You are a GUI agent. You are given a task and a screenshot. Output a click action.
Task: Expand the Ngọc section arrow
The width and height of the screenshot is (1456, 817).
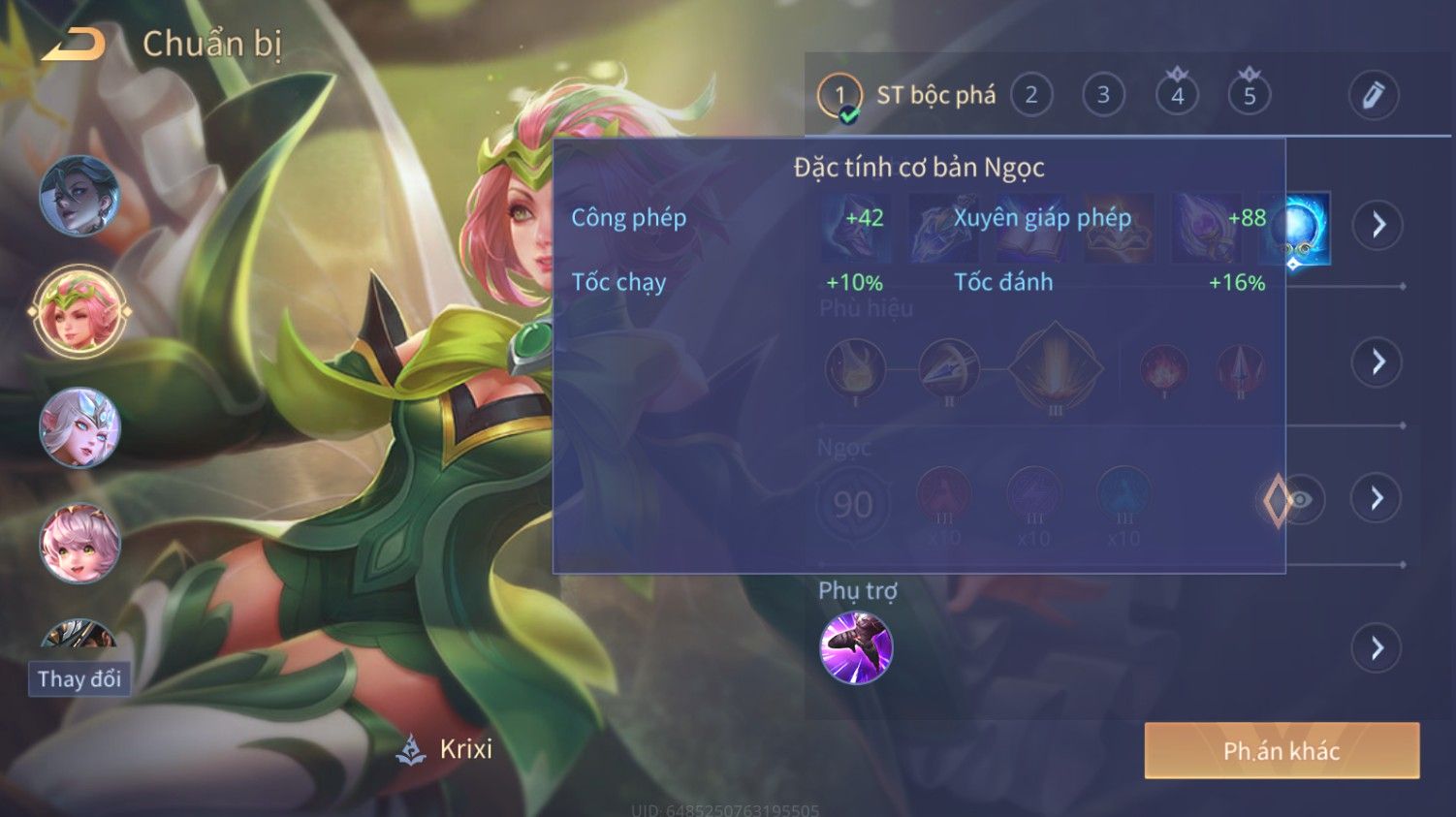tap(1377, 498)
